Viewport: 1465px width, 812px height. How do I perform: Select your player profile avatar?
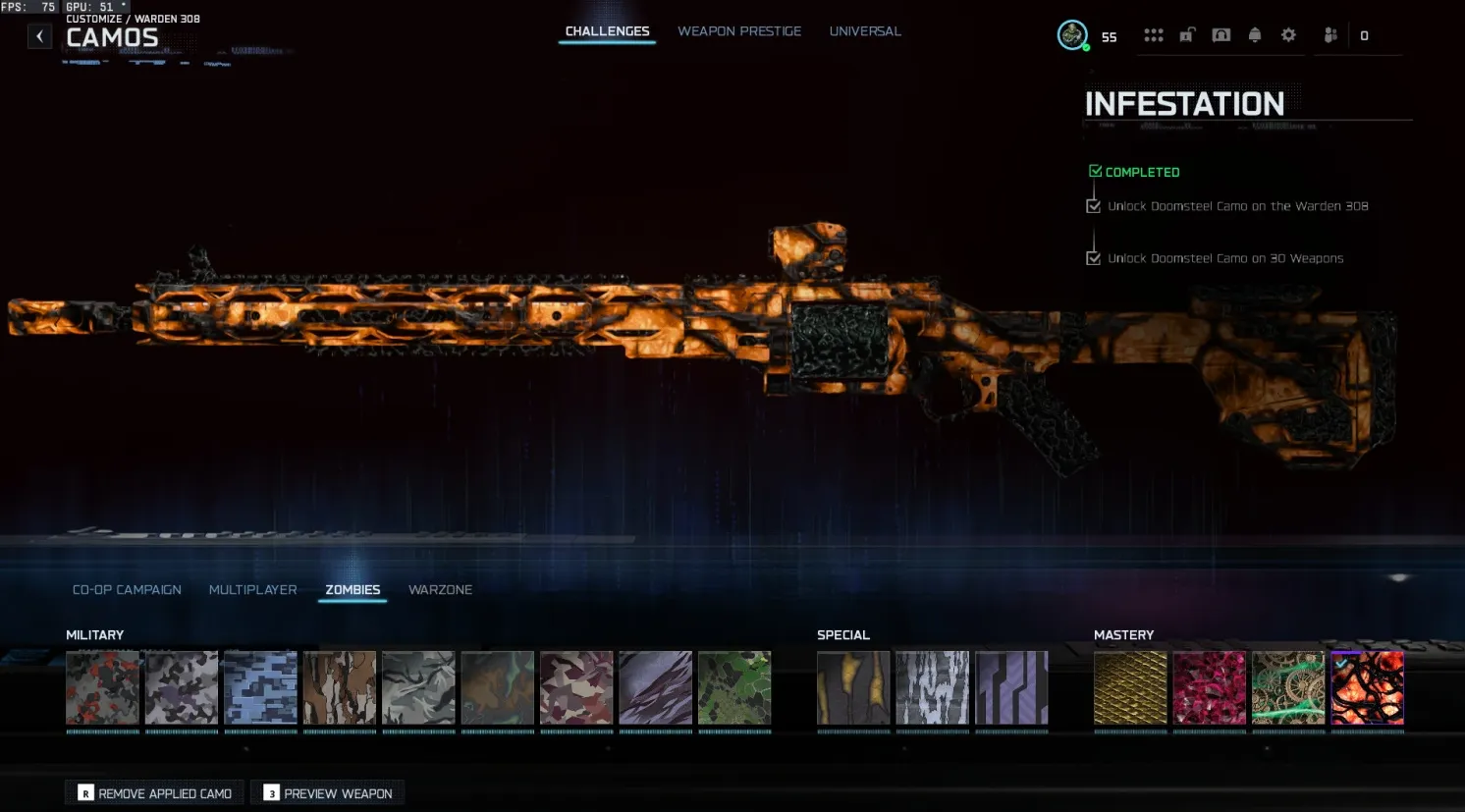coord(1072,35)
